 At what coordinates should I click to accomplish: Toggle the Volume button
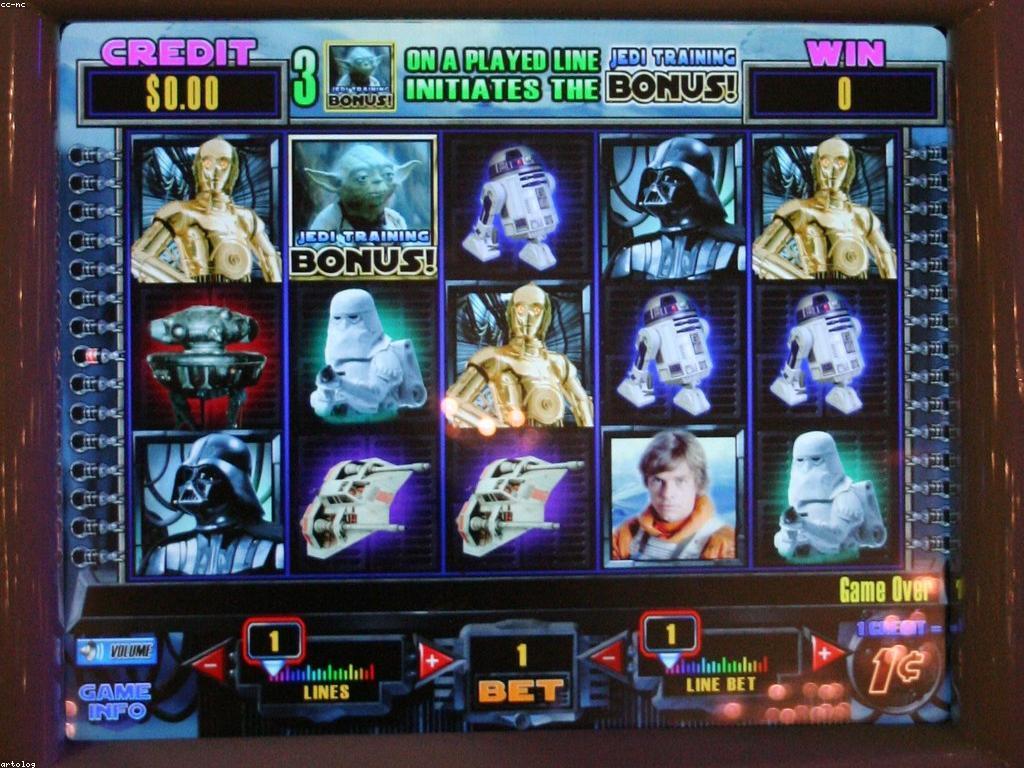[116, 651]
